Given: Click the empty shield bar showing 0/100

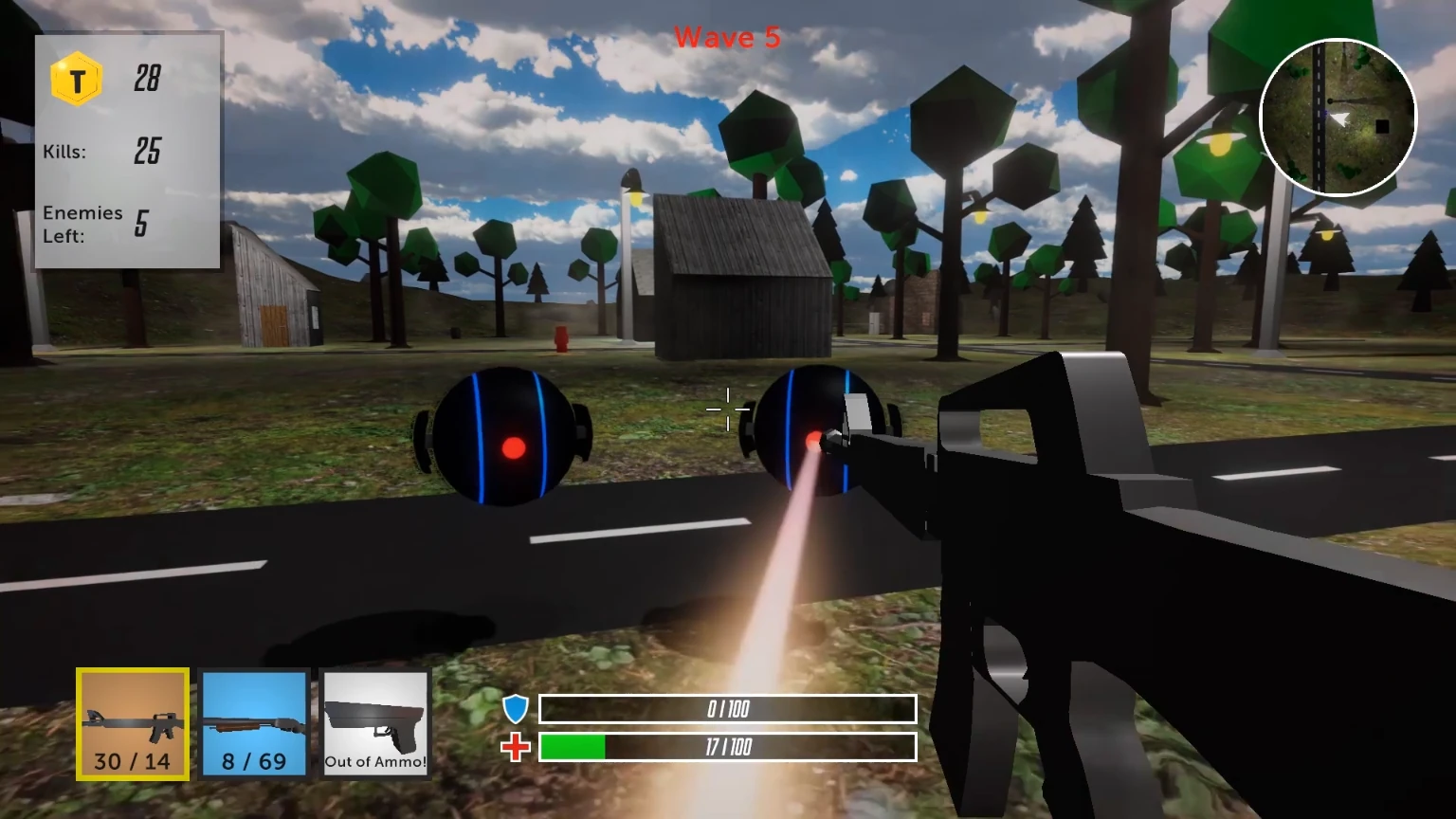Looking at the screenshot, I should point(726,708).
